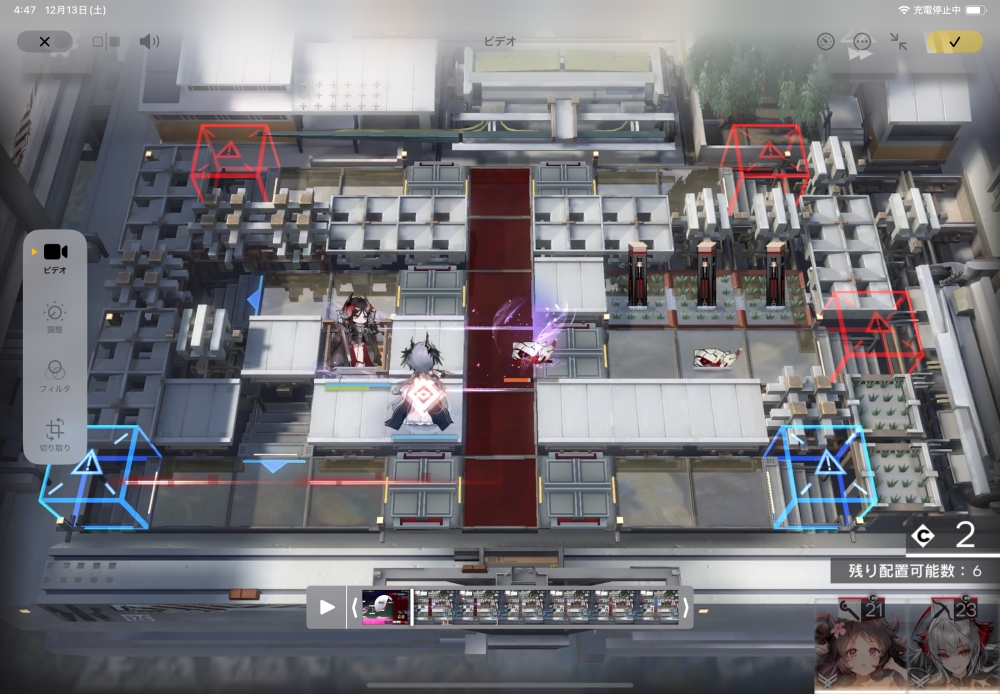Confirm edits with the yellow checkmark button
Viewport: 1000px width, 694px height.
point(954,42)
